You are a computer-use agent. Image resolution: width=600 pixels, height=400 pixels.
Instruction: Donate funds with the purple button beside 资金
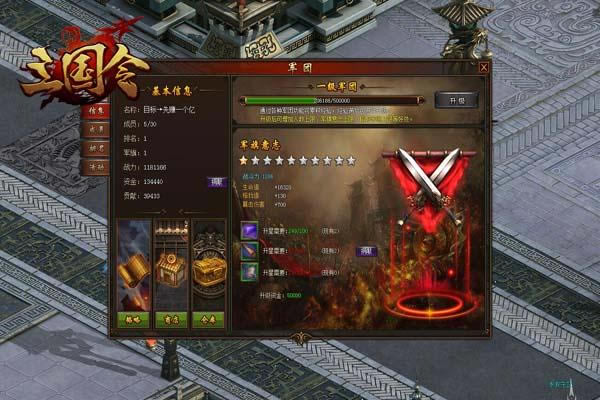click(216, 181)
